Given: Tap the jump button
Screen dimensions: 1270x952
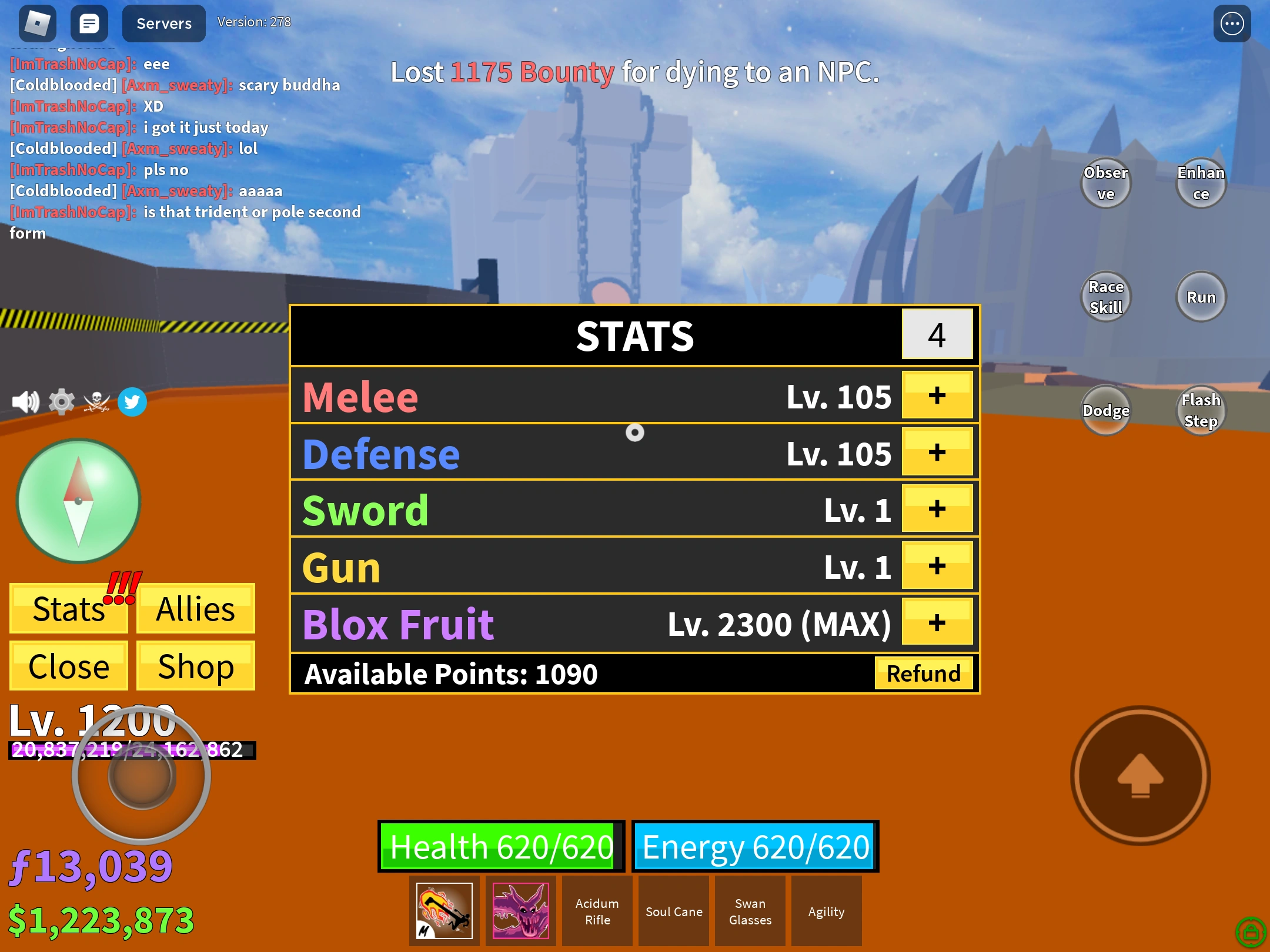Looking at the screenshot, I should pos(1139,777).
